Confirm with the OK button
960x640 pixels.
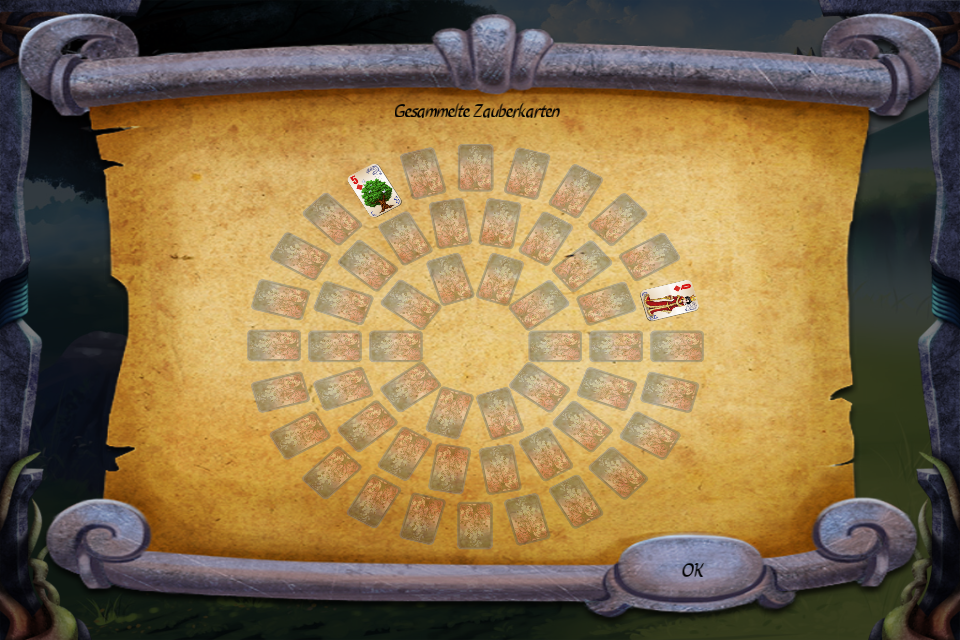692,570
